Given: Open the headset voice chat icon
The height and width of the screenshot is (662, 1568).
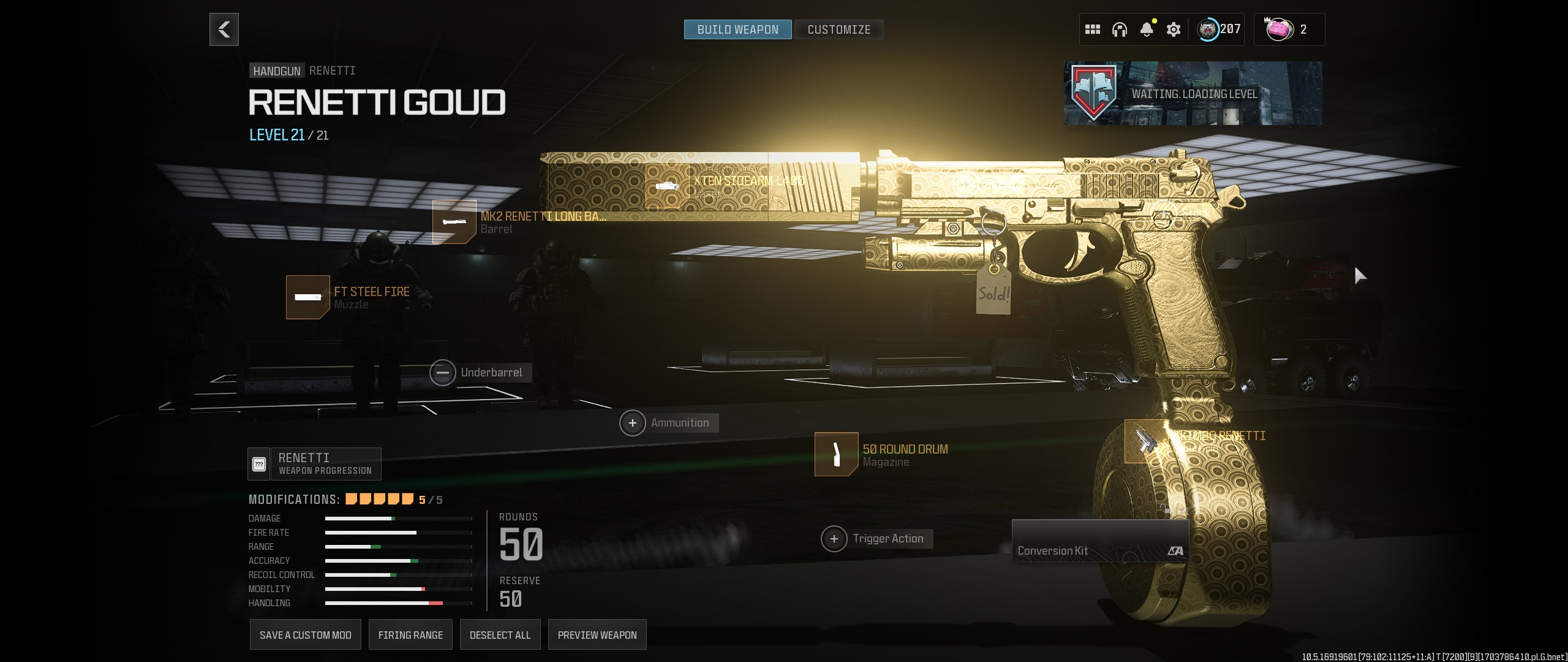Looking at the screenshot, I should coord(1120,29).
